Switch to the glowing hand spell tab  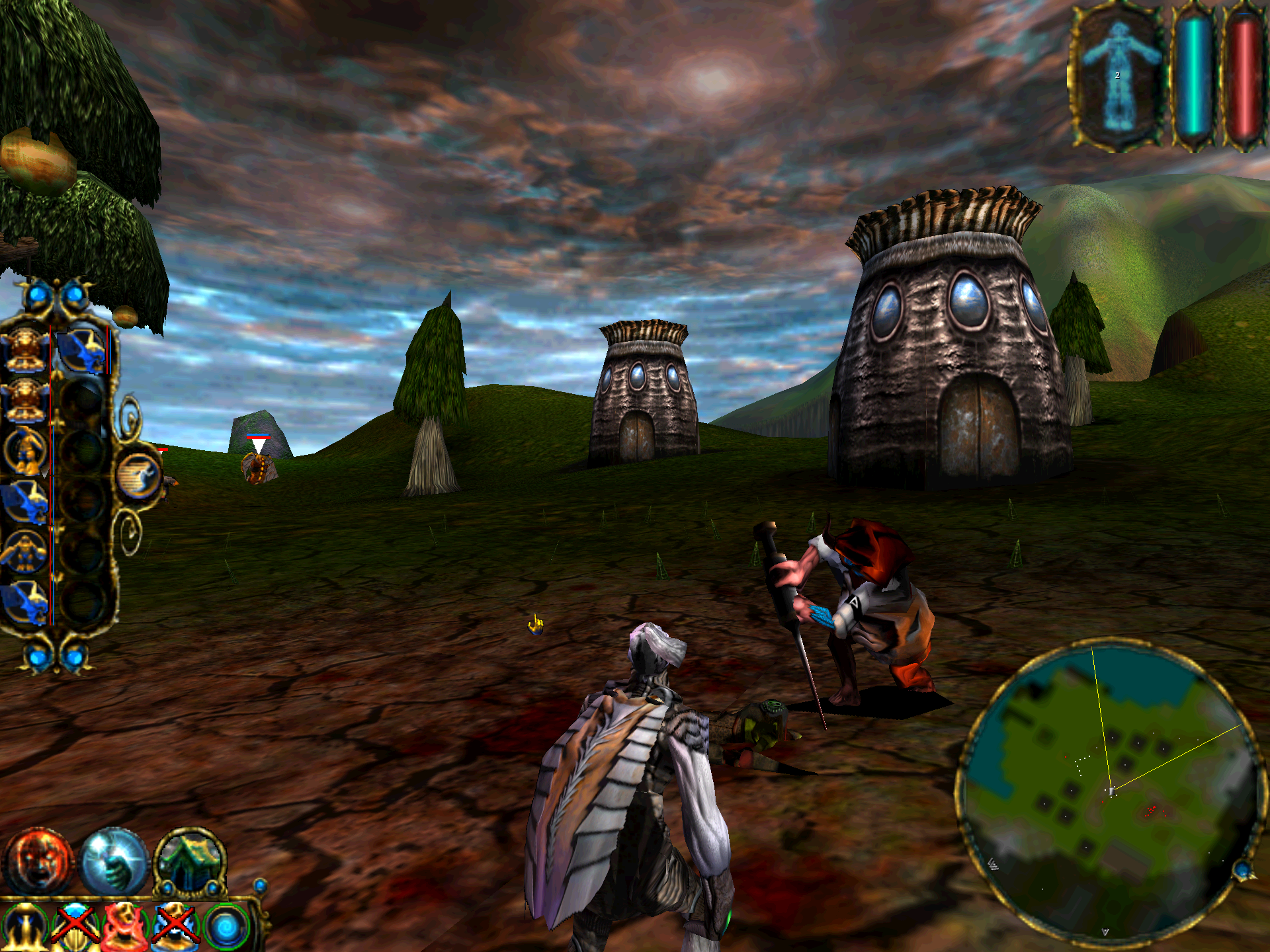tap(114, 861)
